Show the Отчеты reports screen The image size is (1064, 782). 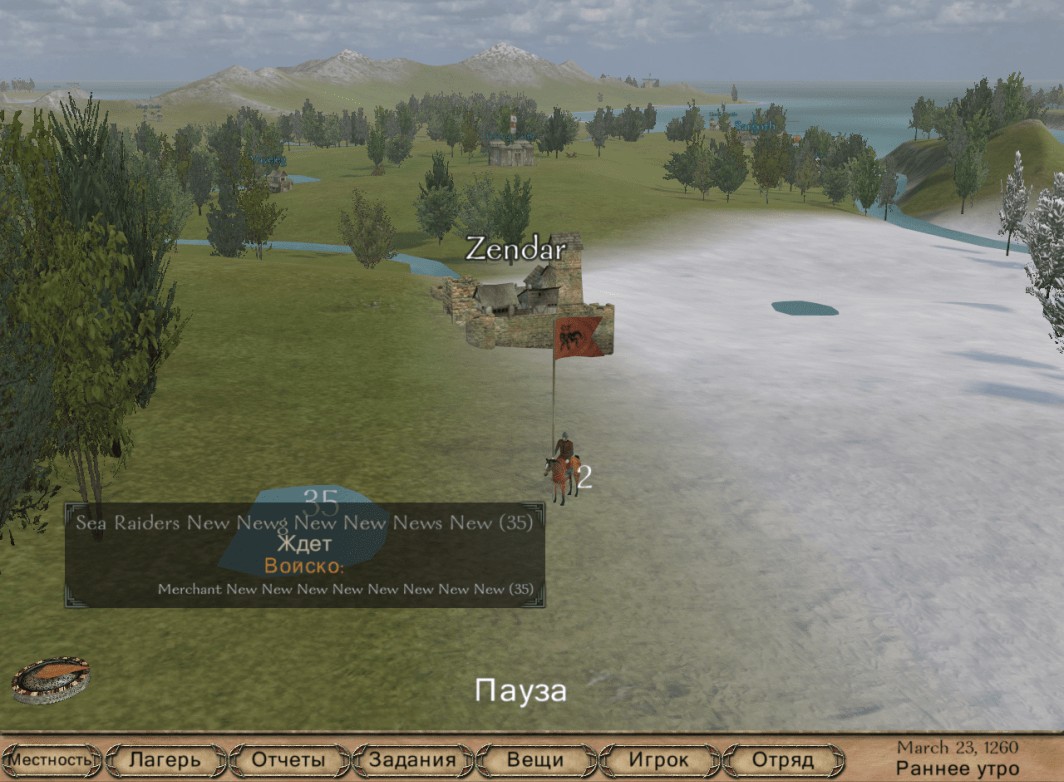(288, 760)
